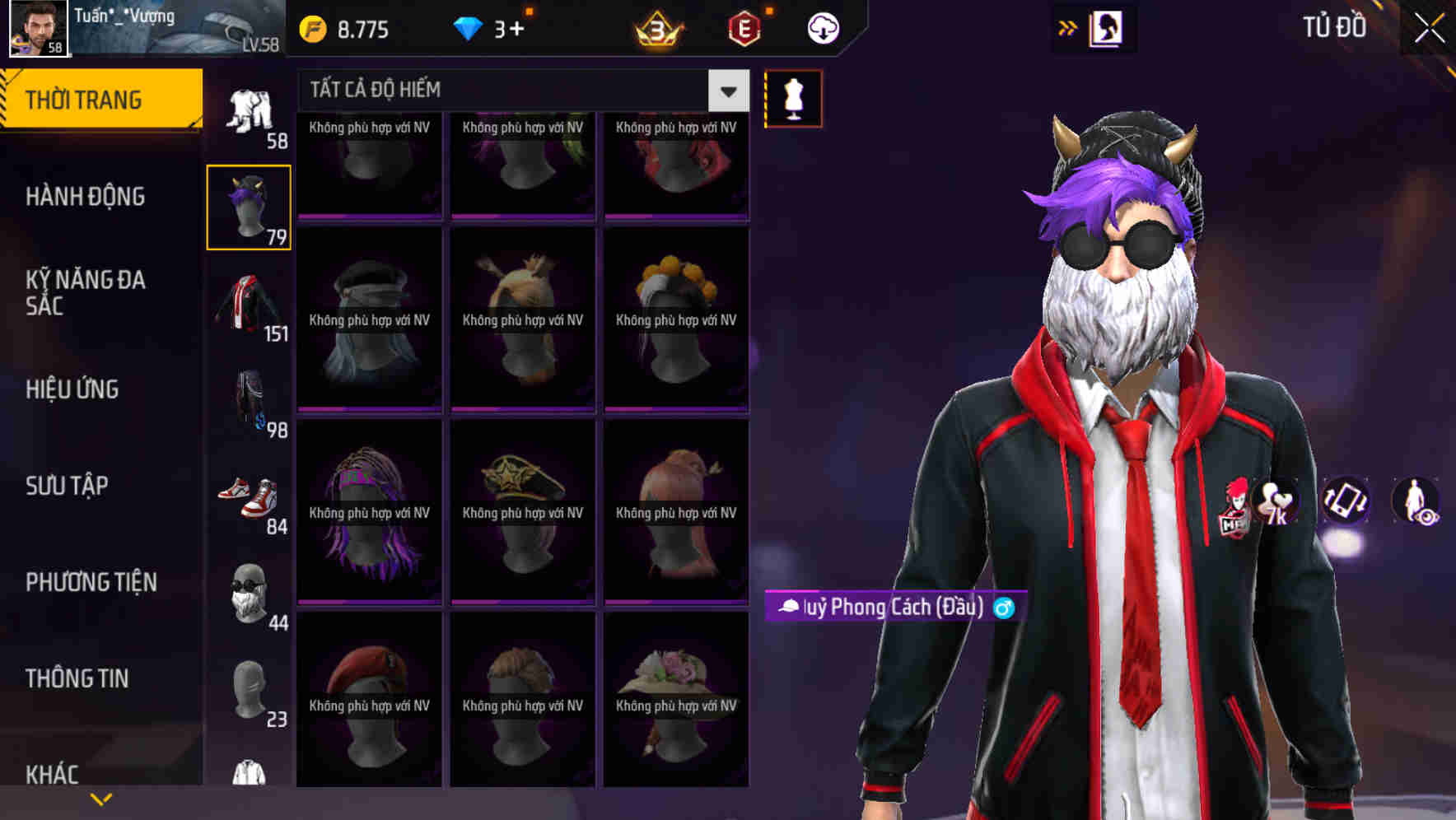The width and height of the screenshot is (1456, 820).
Task: Expand the yellow chevron below the sidebar
Action: point(101,798)
